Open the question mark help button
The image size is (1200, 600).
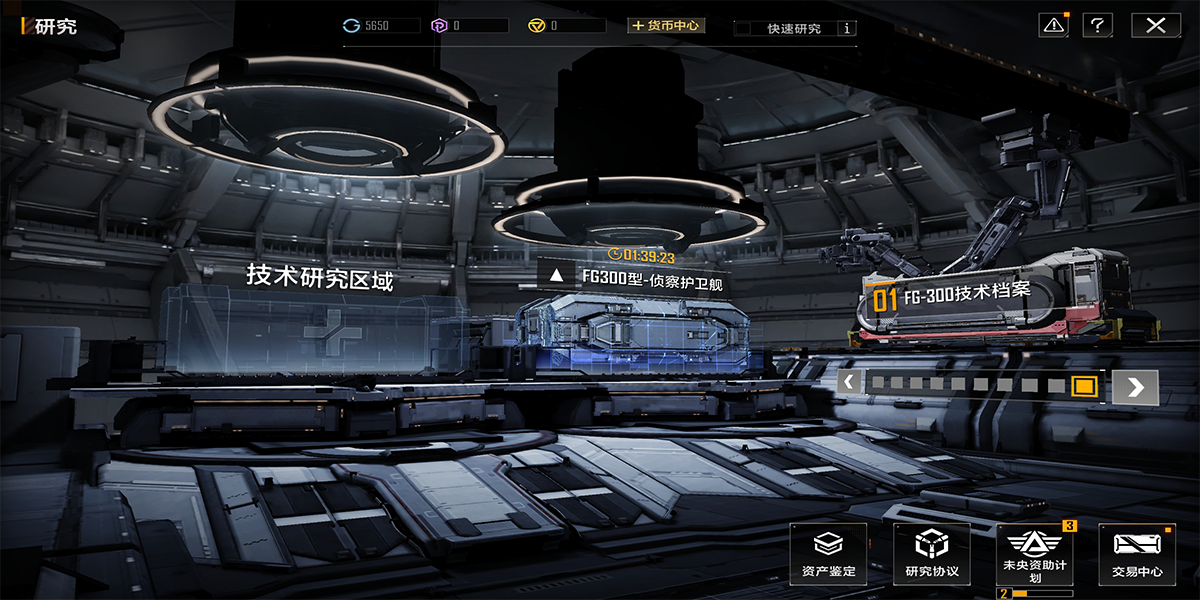point(1098,25)
